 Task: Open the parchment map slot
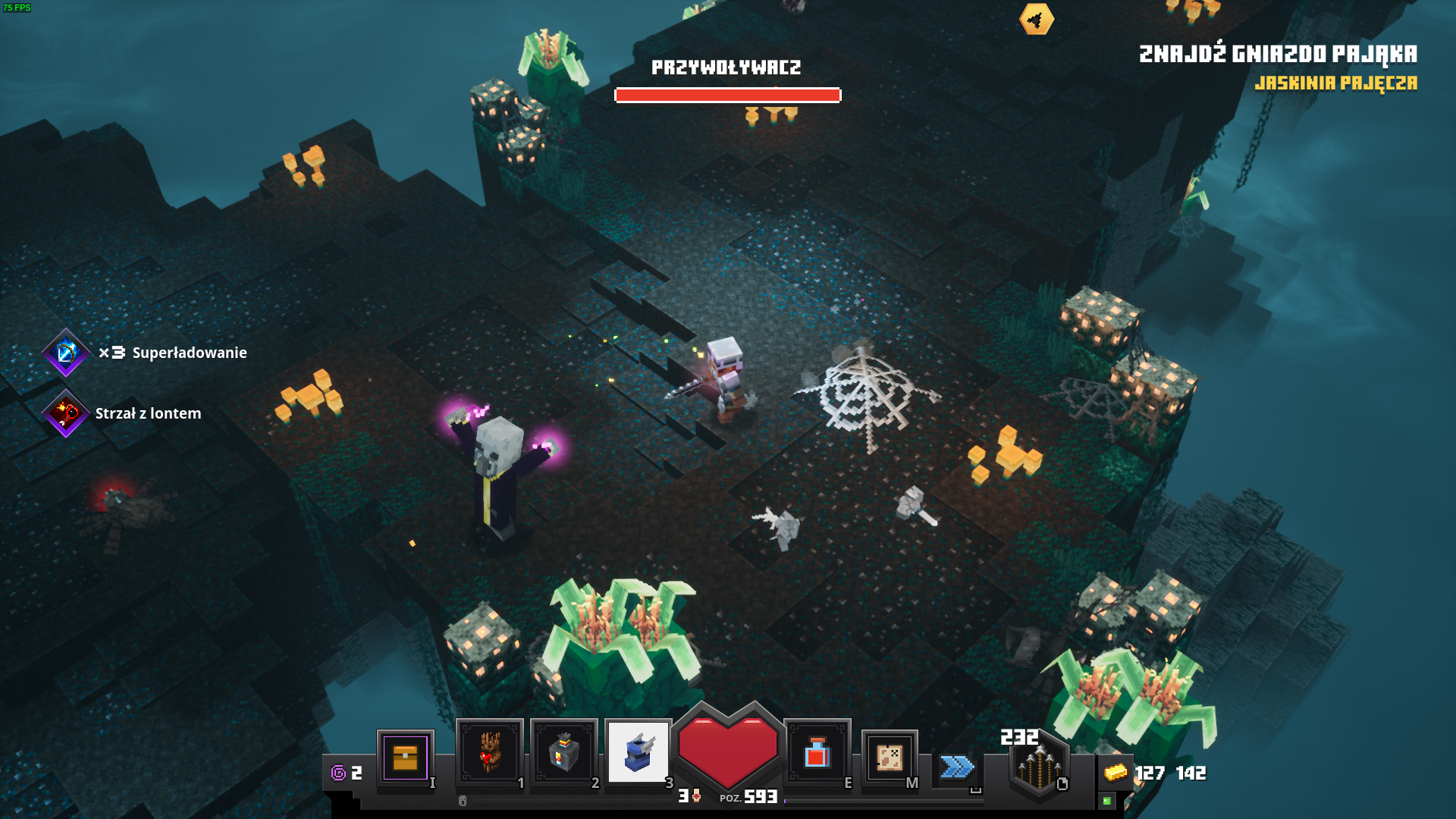click(889, 757)
